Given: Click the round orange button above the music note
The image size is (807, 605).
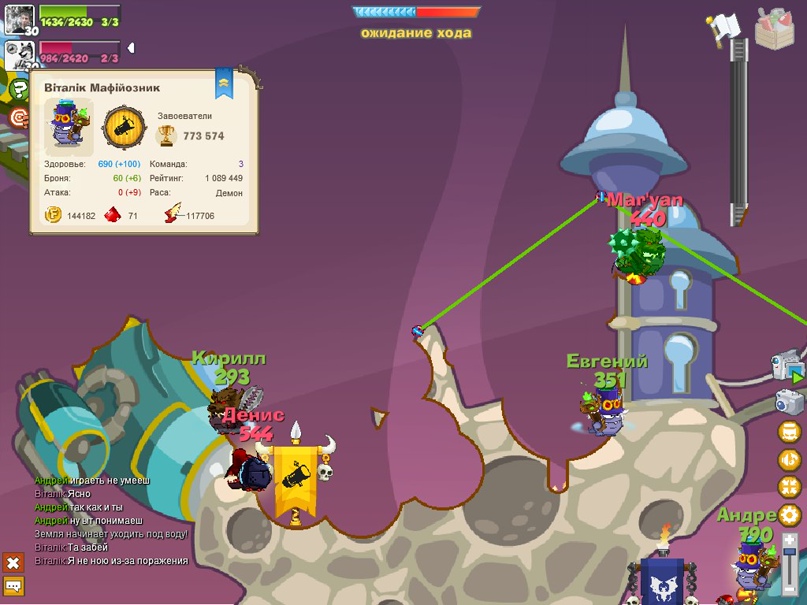Looking at the screenshot, I should tap(789, 432).
